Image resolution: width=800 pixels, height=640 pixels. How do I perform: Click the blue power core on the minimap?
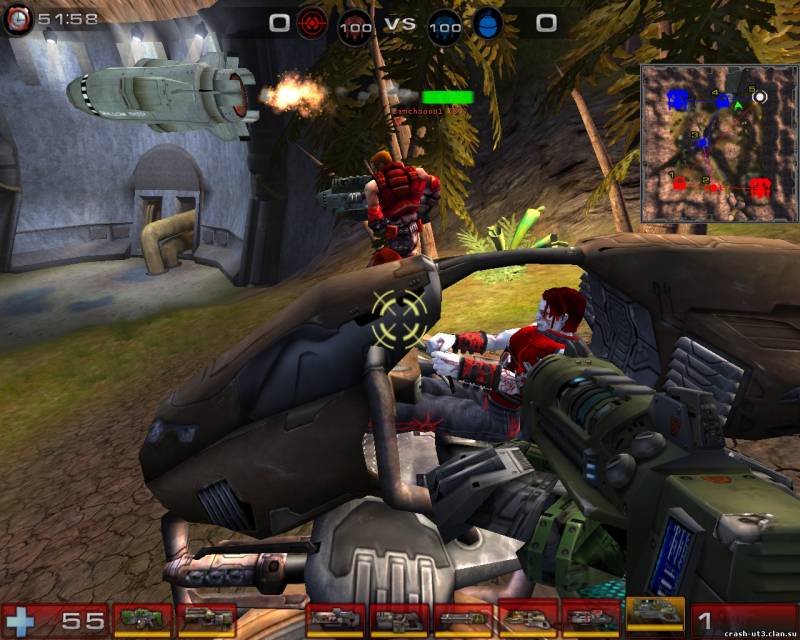coord(679,99)
